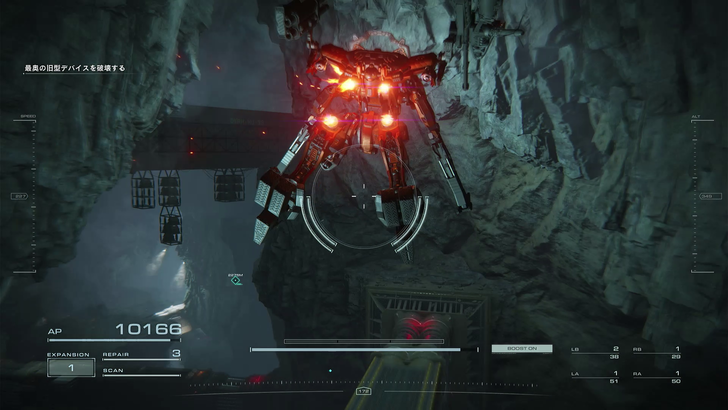The height and width of the screenshot is (410, 728).
Task: Trigger the Scan function
Action: tap(141, 371)
